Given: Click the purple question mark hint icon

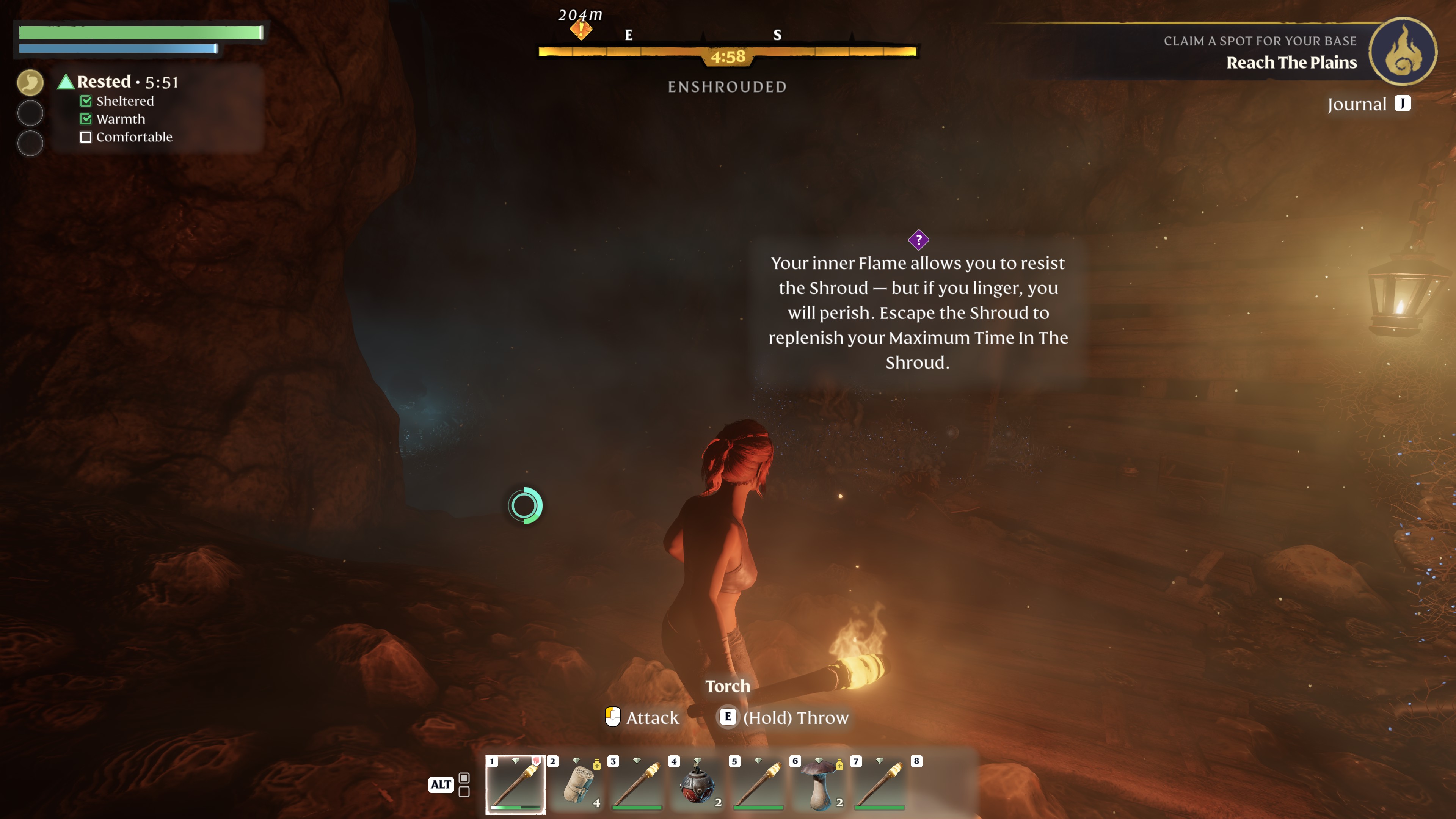Looking at the screenshot, I should (x=918, y=240).
